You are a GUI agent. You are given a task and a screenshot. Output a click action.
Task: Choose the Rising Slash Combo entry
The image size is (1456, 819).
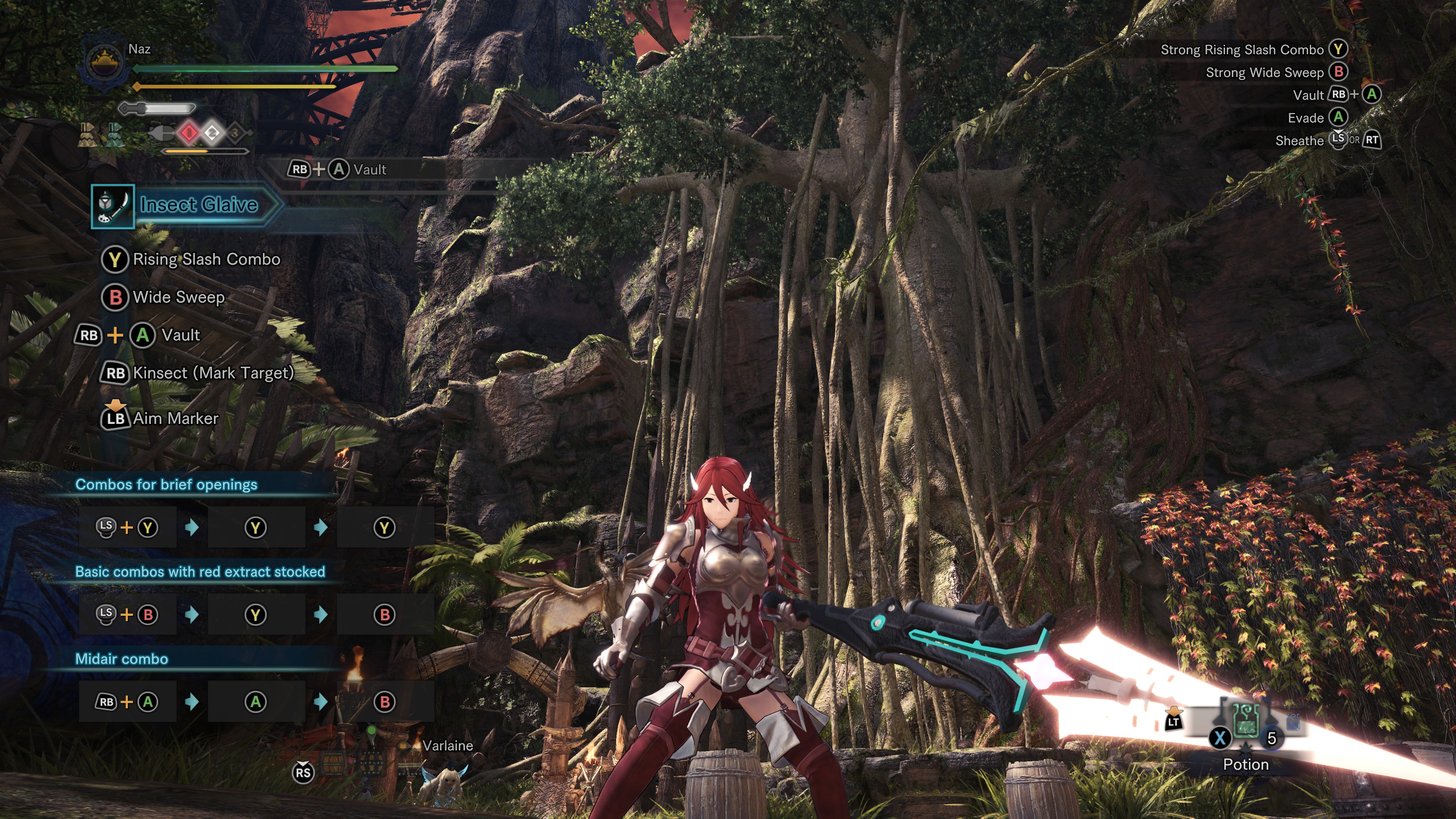tap(206, 259)
